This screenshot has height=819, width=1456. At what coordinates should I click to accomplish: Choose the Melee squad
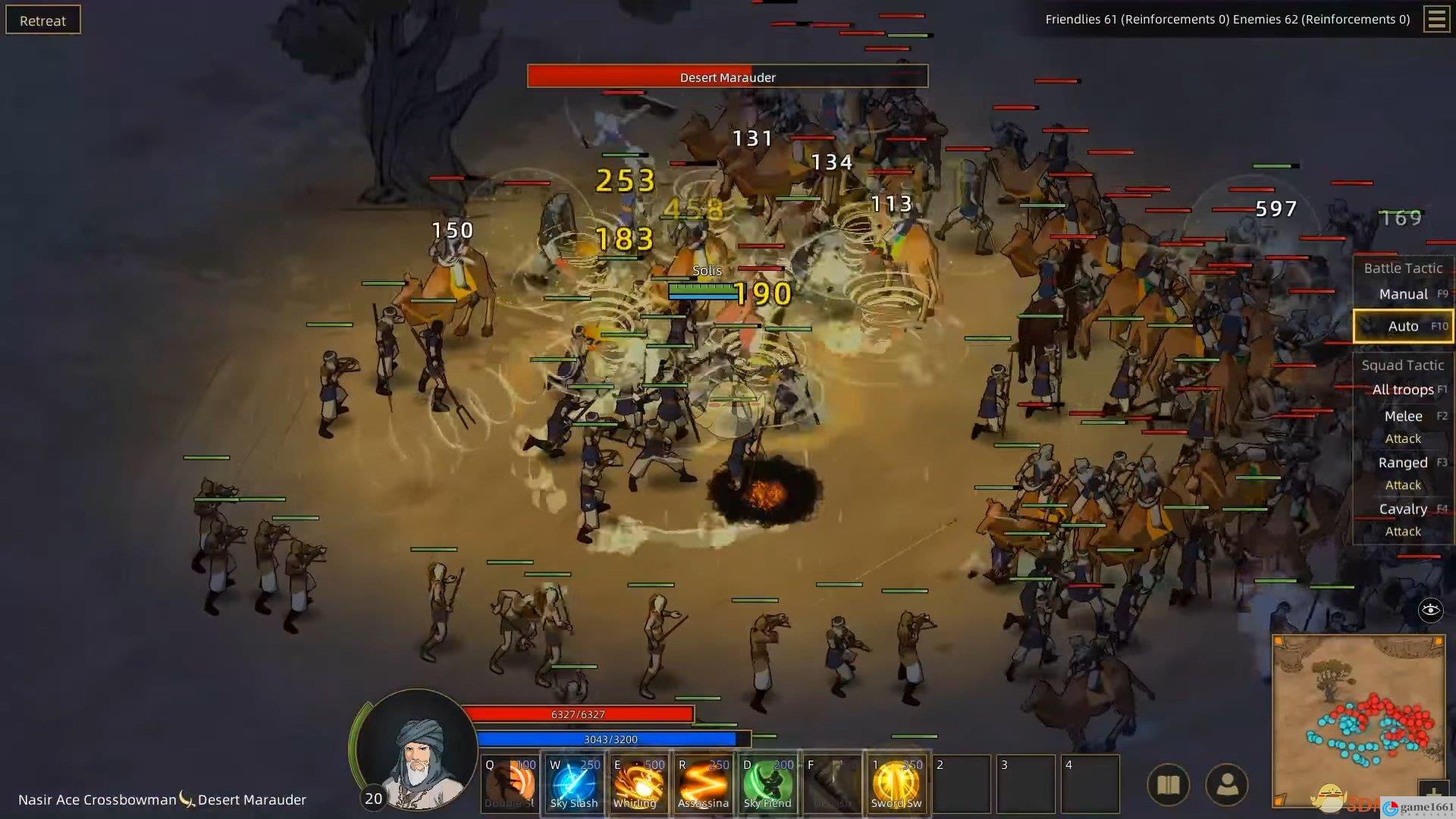(1403, 416)
